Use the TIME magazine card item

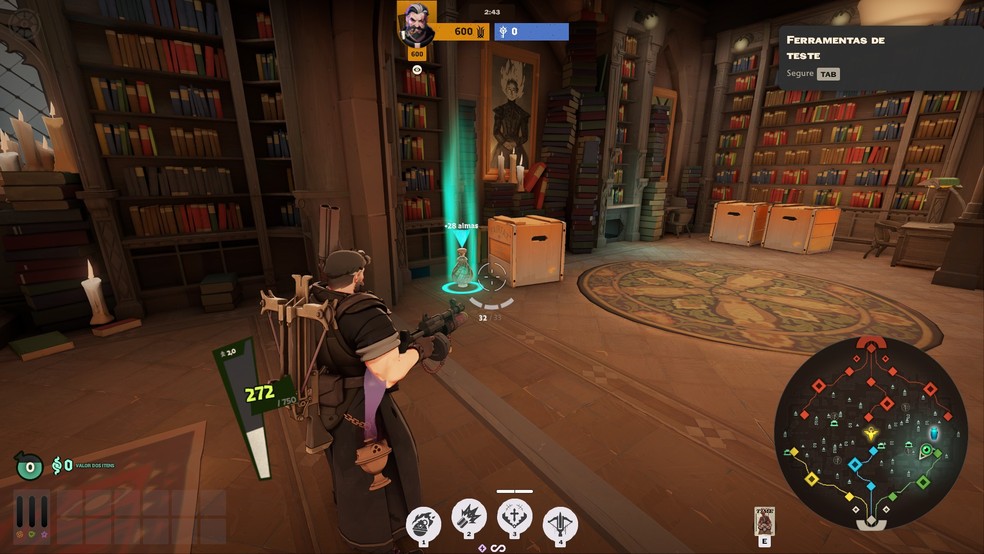765,523
